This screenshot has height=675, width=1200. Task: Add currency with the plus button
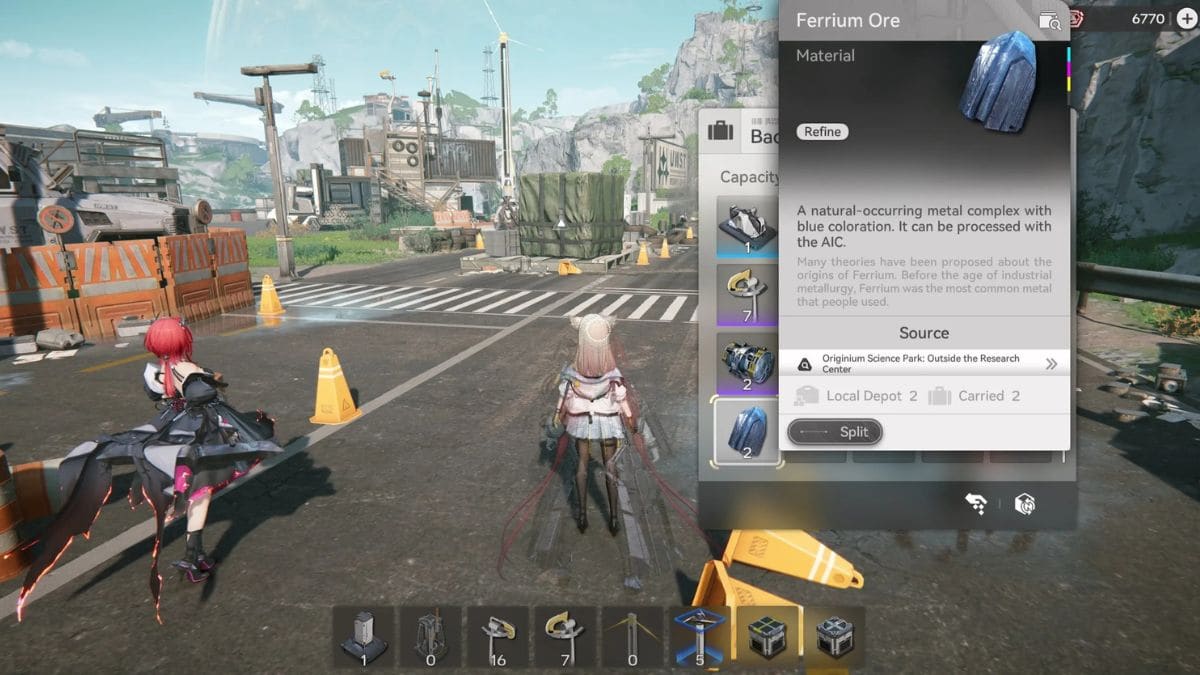(1187, 19)
